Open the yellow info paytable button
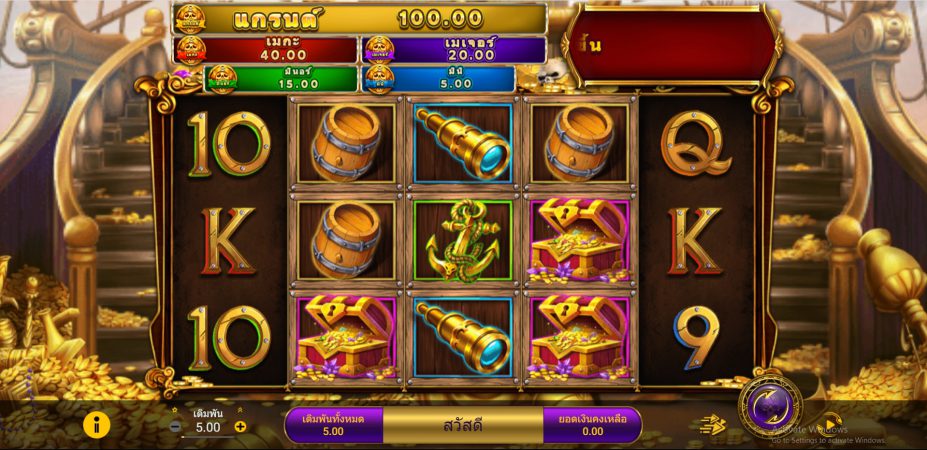 pos(95,425)
